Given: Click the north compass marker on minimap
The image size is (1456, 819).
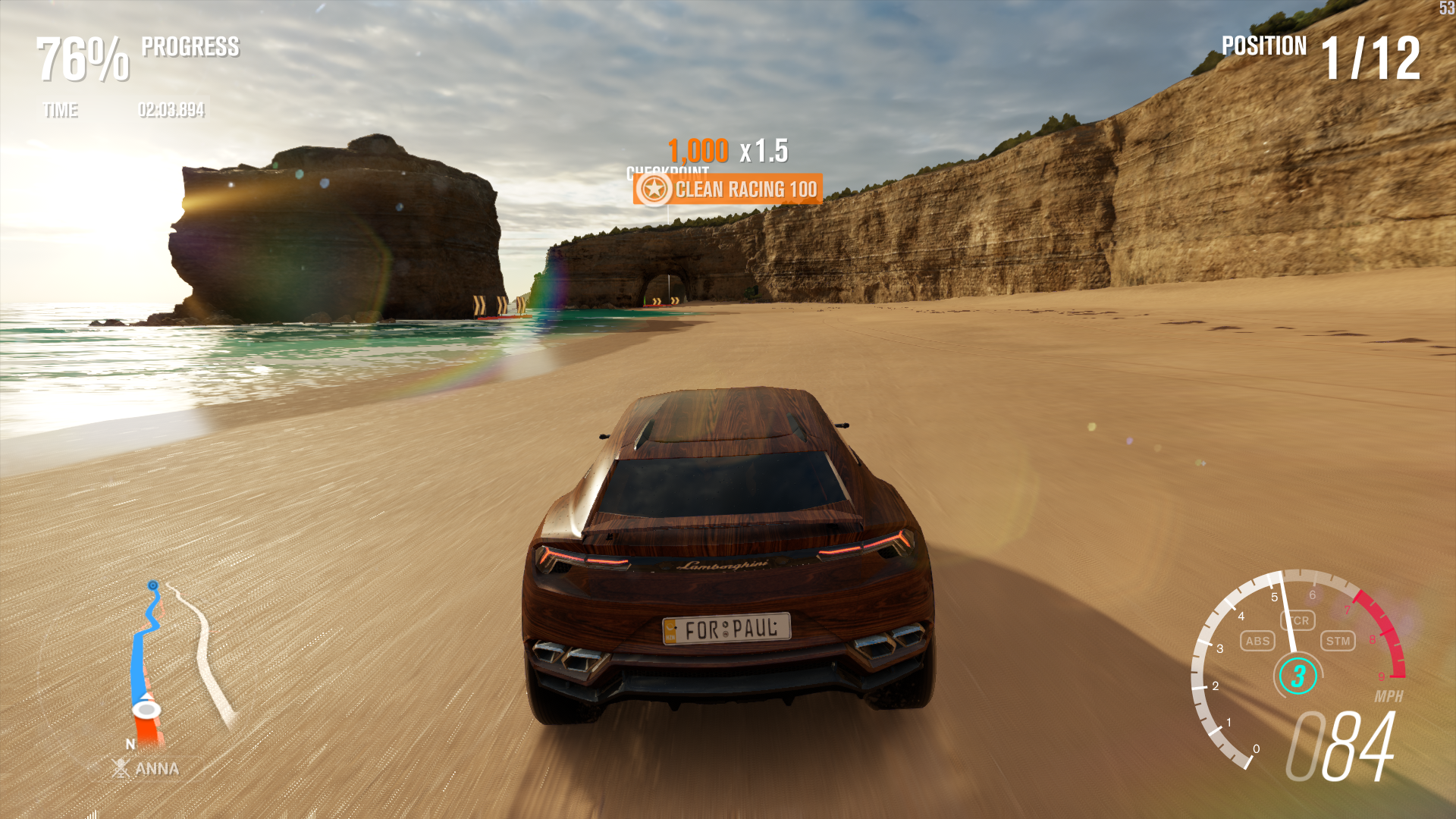Looking at the screenshot, I should click(130, 745).
